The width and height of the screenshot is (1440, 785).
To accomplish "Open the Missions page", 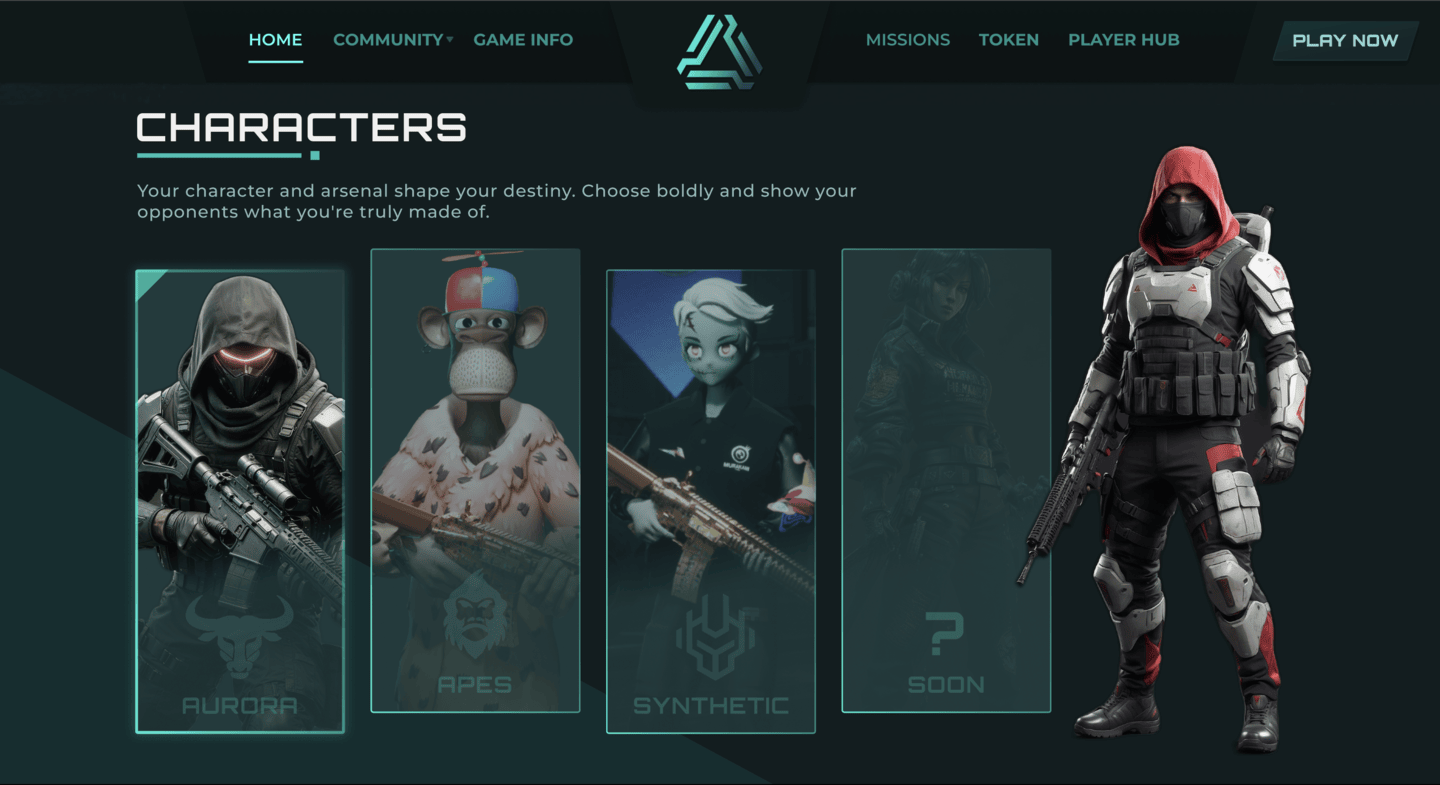I will click(907, 40).
